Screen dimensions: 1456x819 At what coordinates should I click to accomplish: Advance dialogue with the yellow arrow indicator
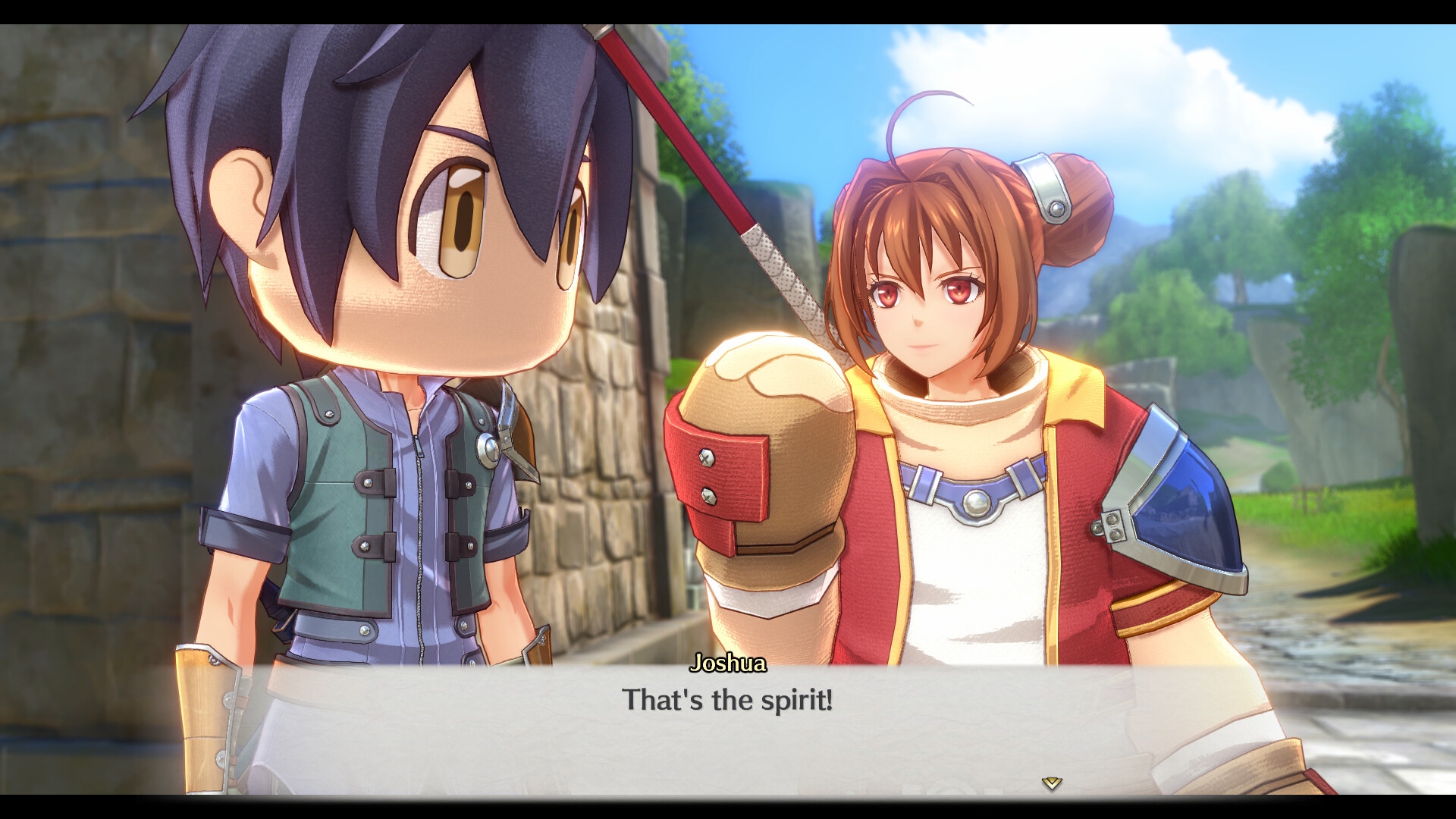[x=1051, y=783]
